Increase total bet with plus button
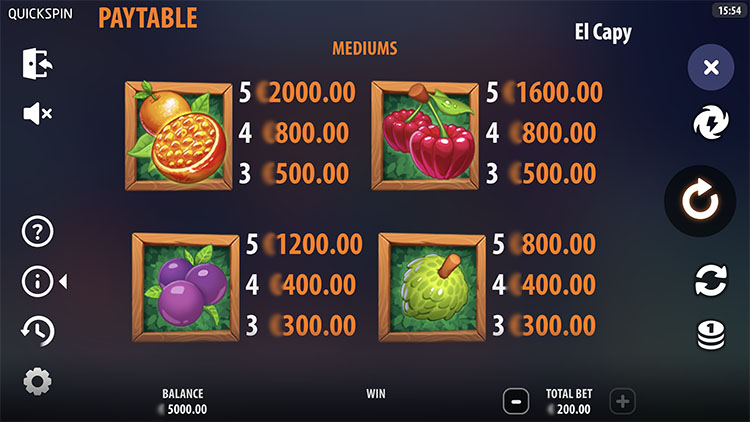 tap(622, 402)
